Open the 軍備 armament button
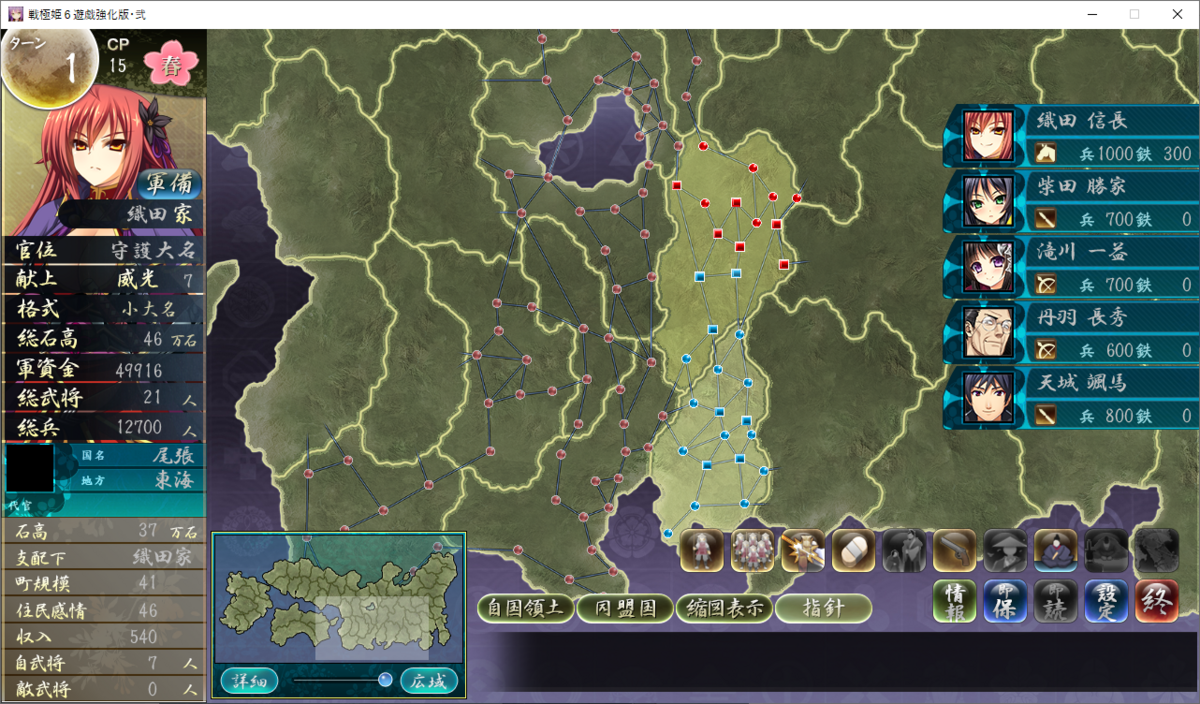This screenshot has height=704, width=1200. click(x=168, y=185)
